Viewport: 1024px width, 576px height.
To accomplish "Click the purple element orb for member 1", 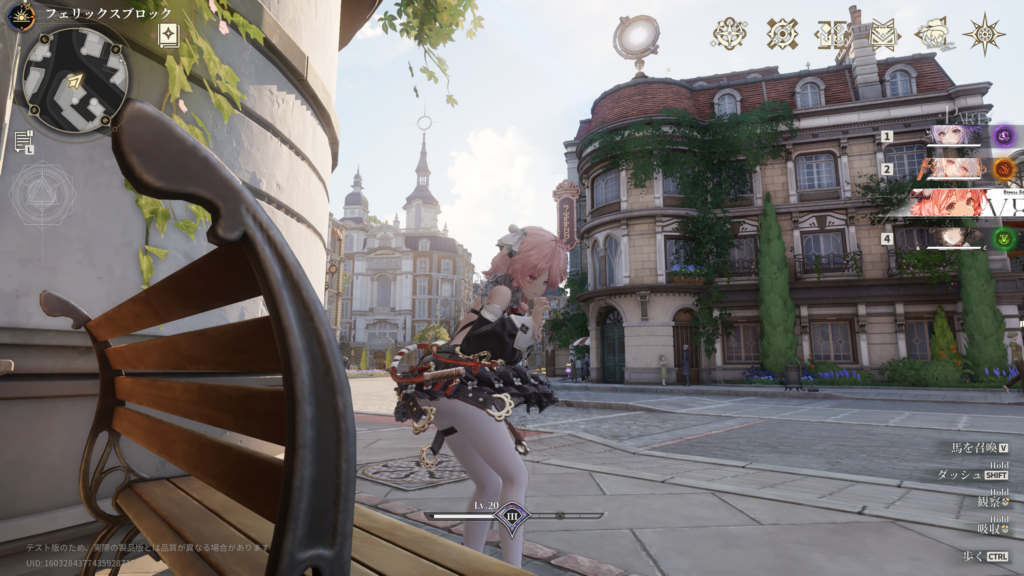I will 1004,136.
